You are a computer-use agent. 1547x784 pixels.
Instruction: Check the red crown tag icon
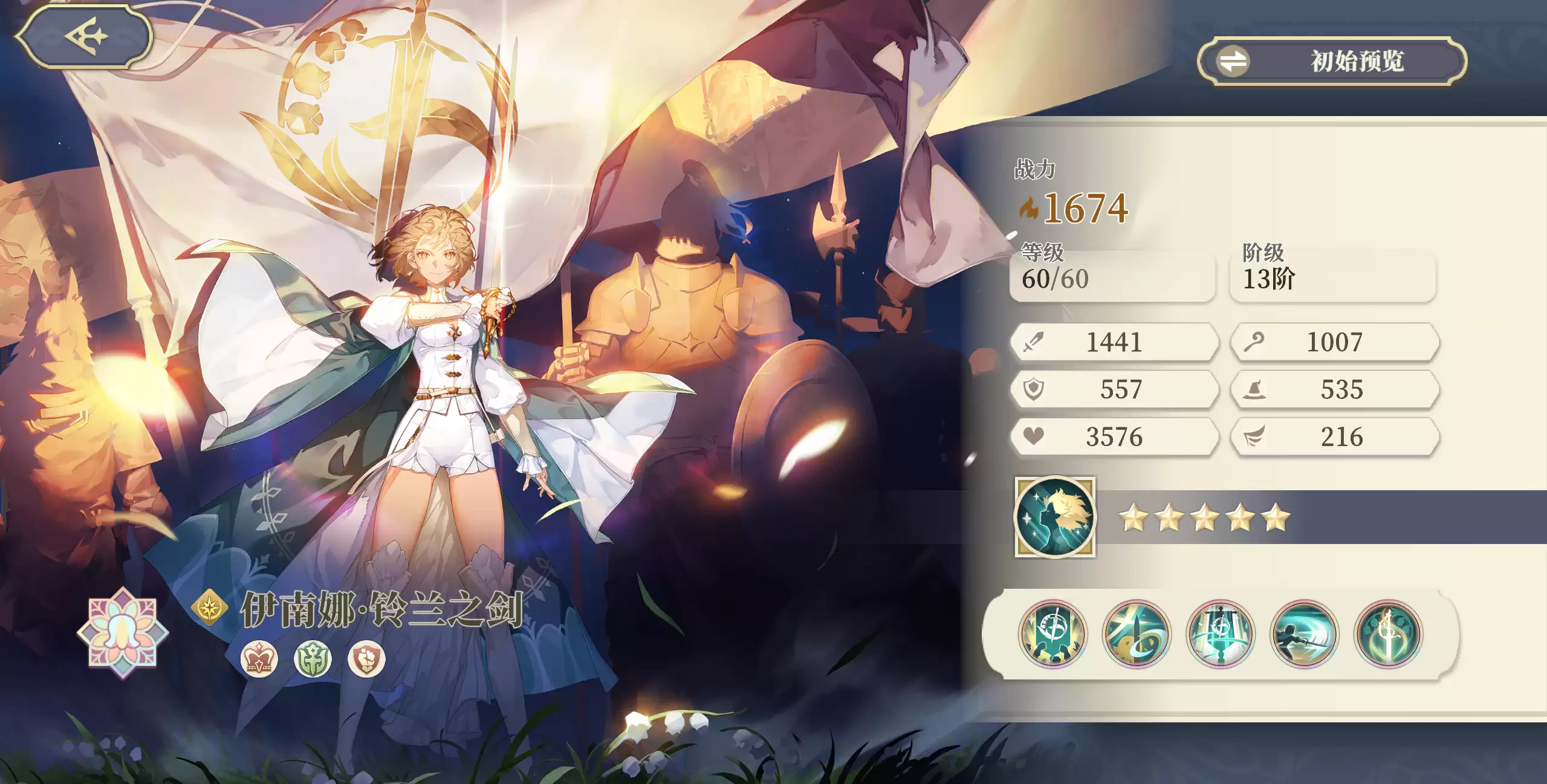pyautogui.click(x=259, y=659)
